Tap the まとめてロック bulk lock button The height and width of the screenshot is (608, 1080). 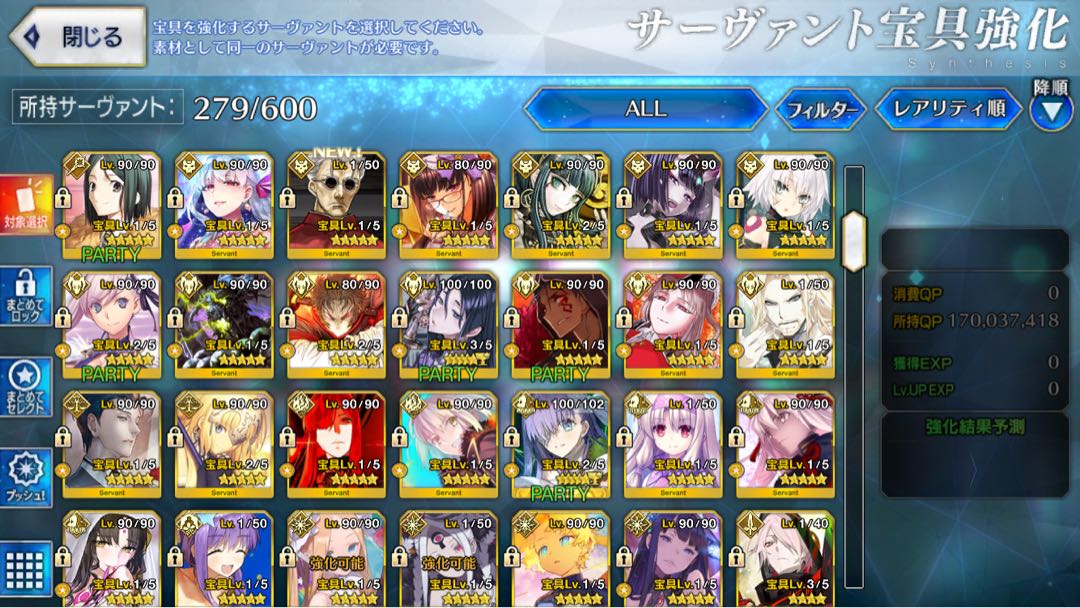26,297
